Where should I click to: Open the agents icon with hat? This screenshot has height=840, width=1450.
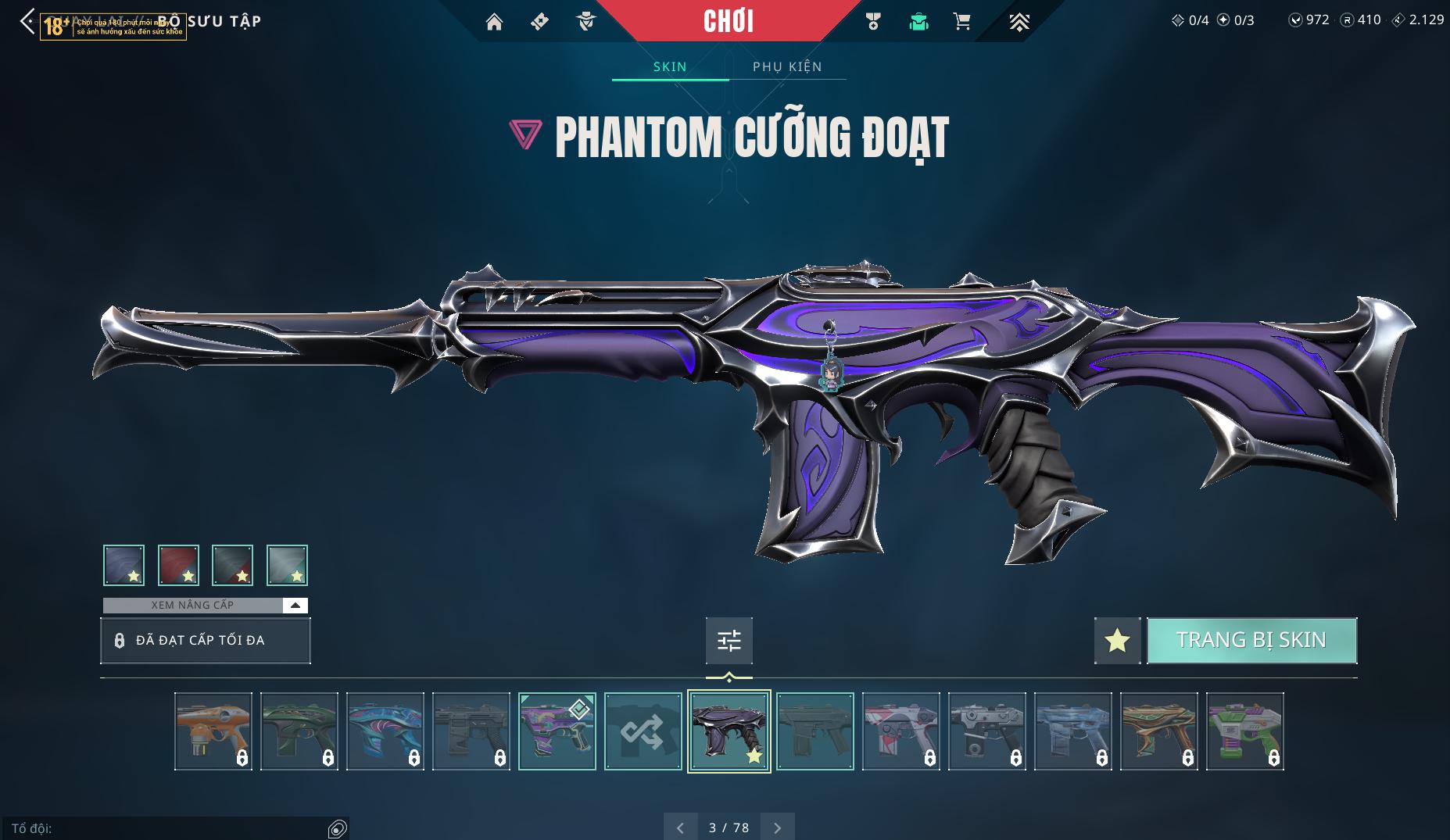[585, 22]
